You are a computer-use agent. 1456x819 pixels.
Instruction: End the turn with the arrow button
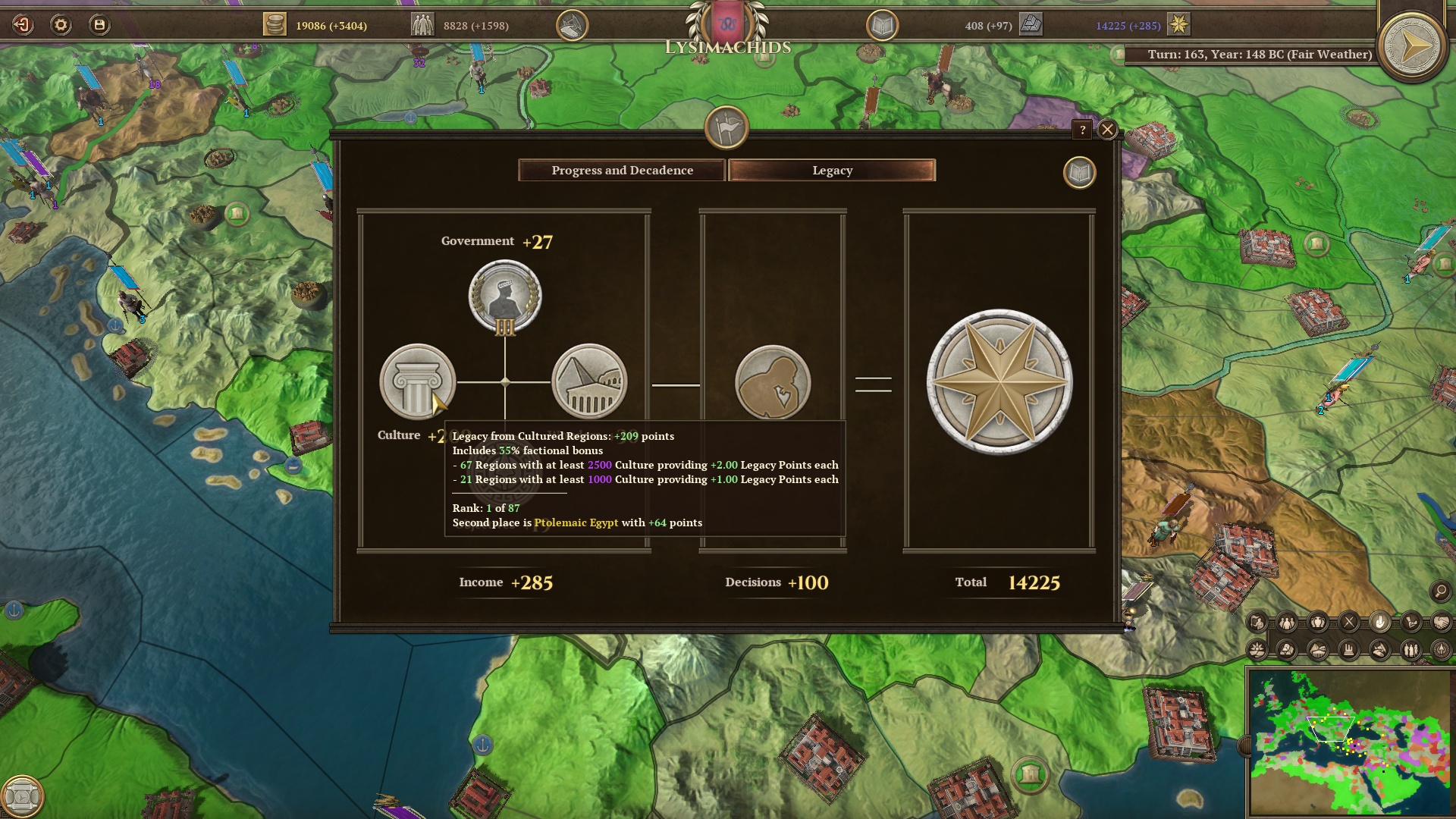pos(1411,47)
